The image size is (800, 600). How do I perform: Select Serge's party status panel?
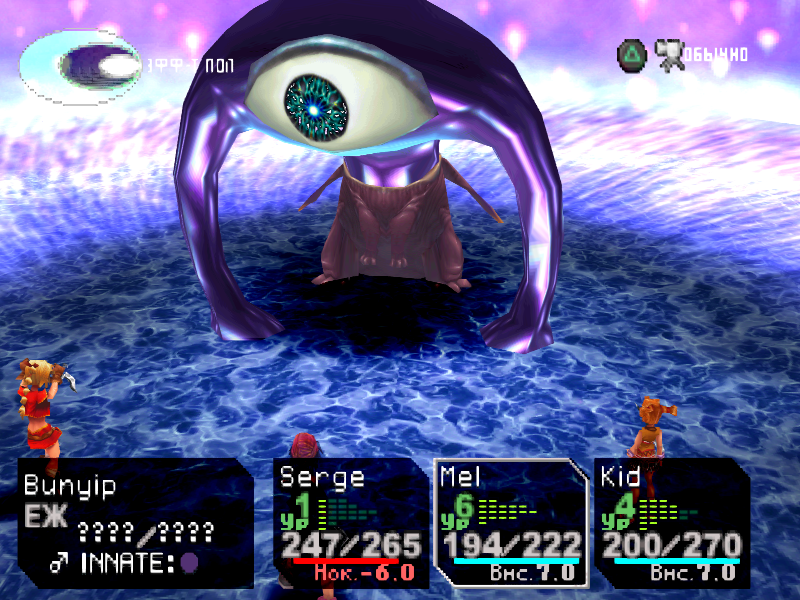pos(350,522)
